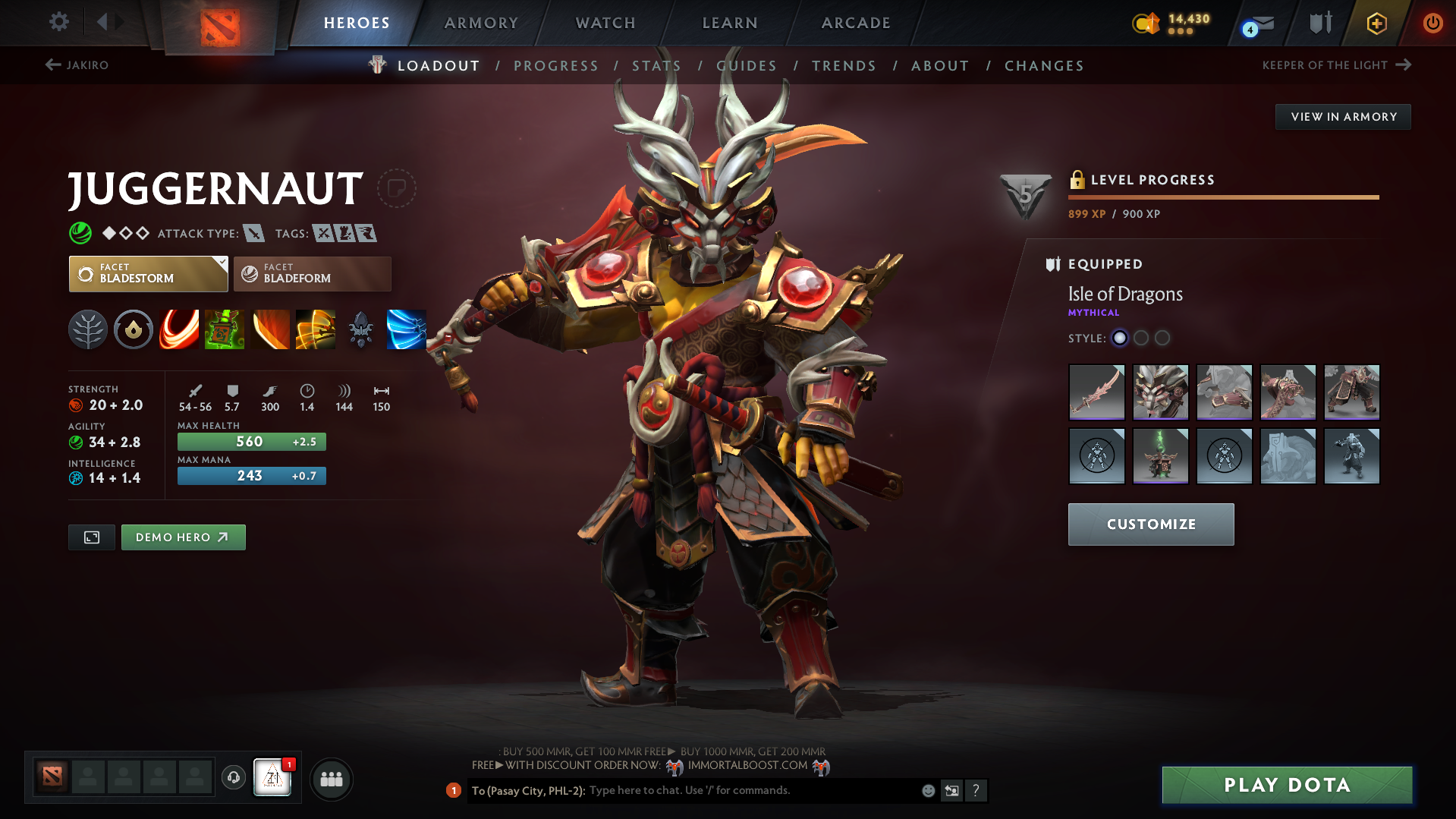Viewport: 1456px width, 819px height.
Task: Click the CUSTOMIZE button
Action: pyautogui.click(x=1150, y=524)
